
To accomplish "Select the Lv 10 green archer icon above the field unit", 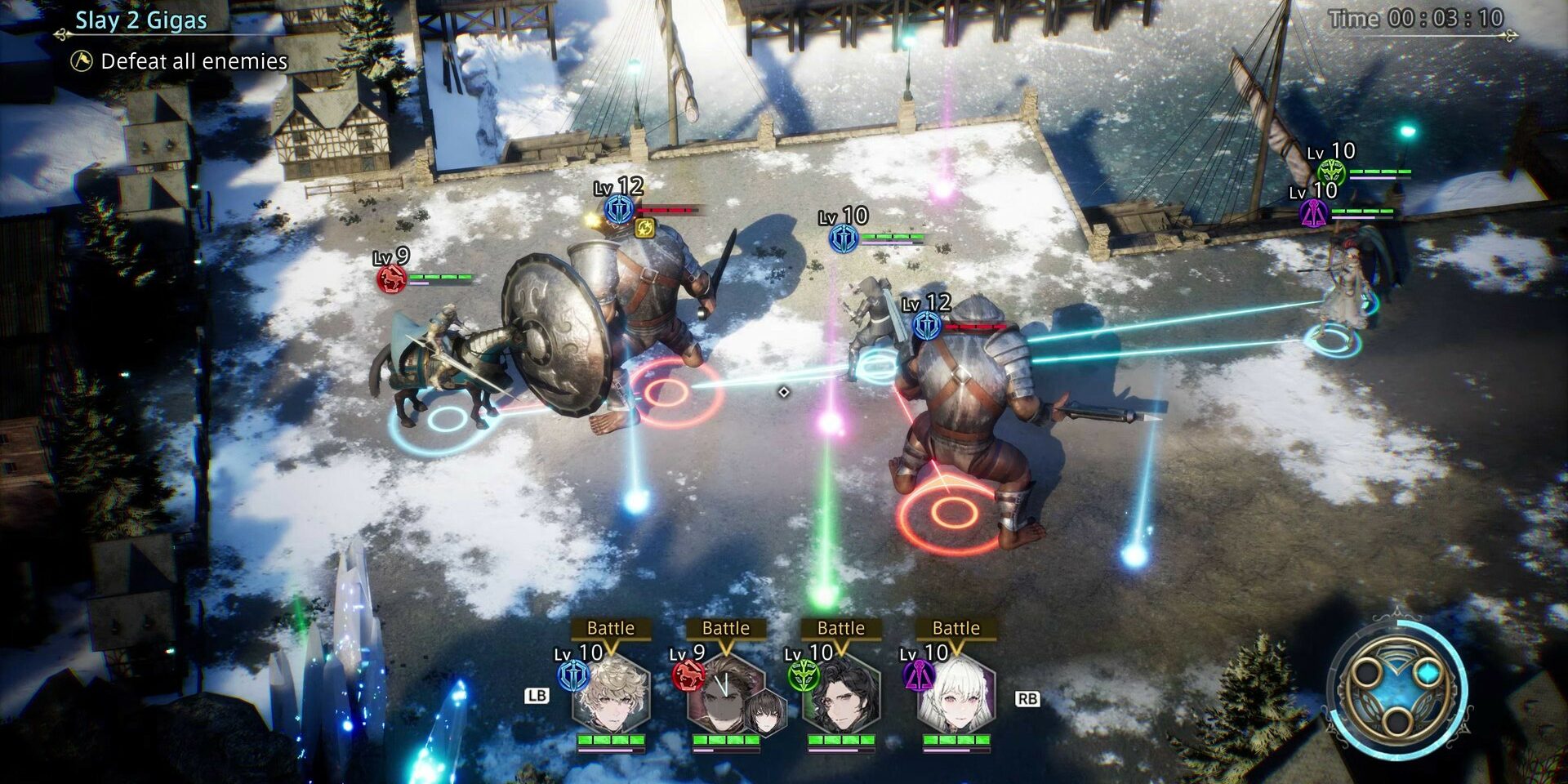I will click(x=1331, y=172).
